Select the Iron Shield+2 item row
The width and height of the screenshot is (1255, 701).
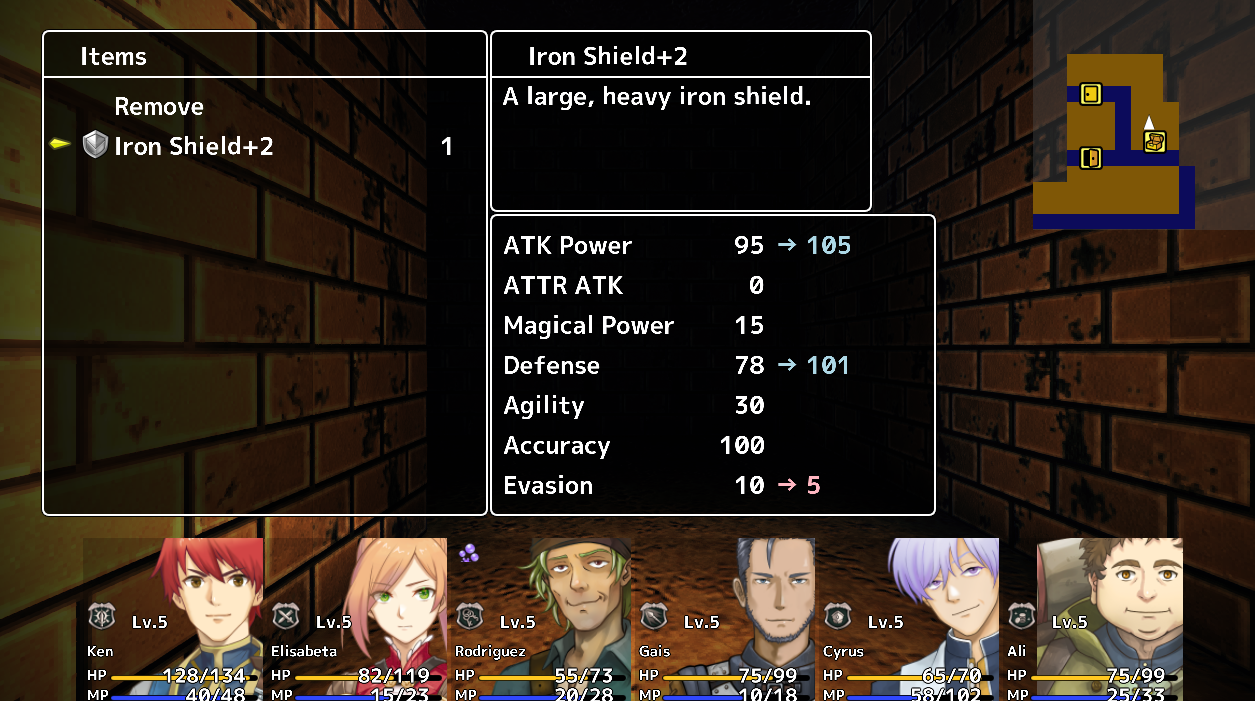[x=193, y=147]
